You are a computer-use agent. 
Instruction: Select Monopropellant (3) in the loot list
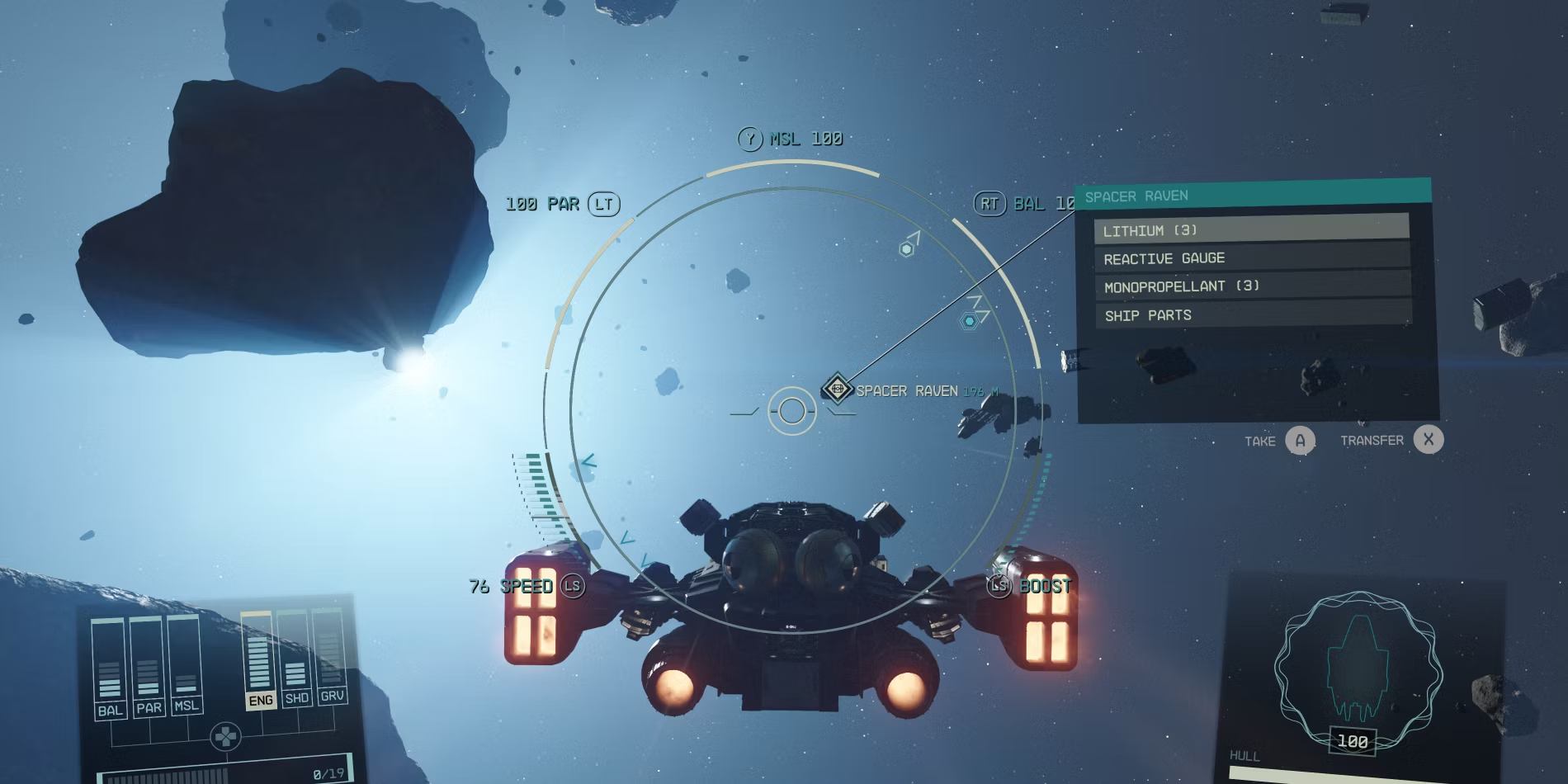(1252, 286)
